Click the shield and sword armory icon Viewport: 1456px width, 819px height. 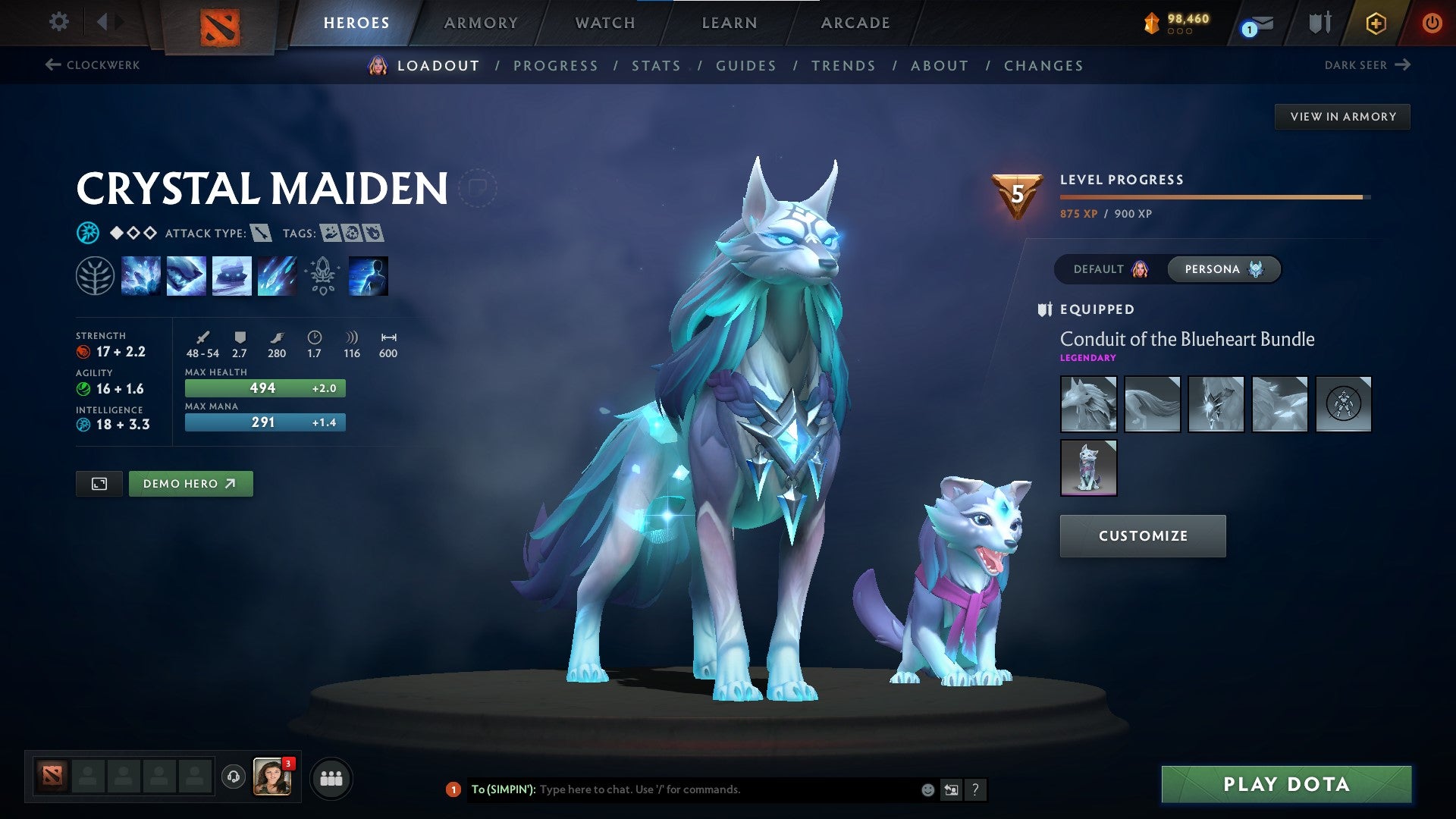(x=1319, y=23)
